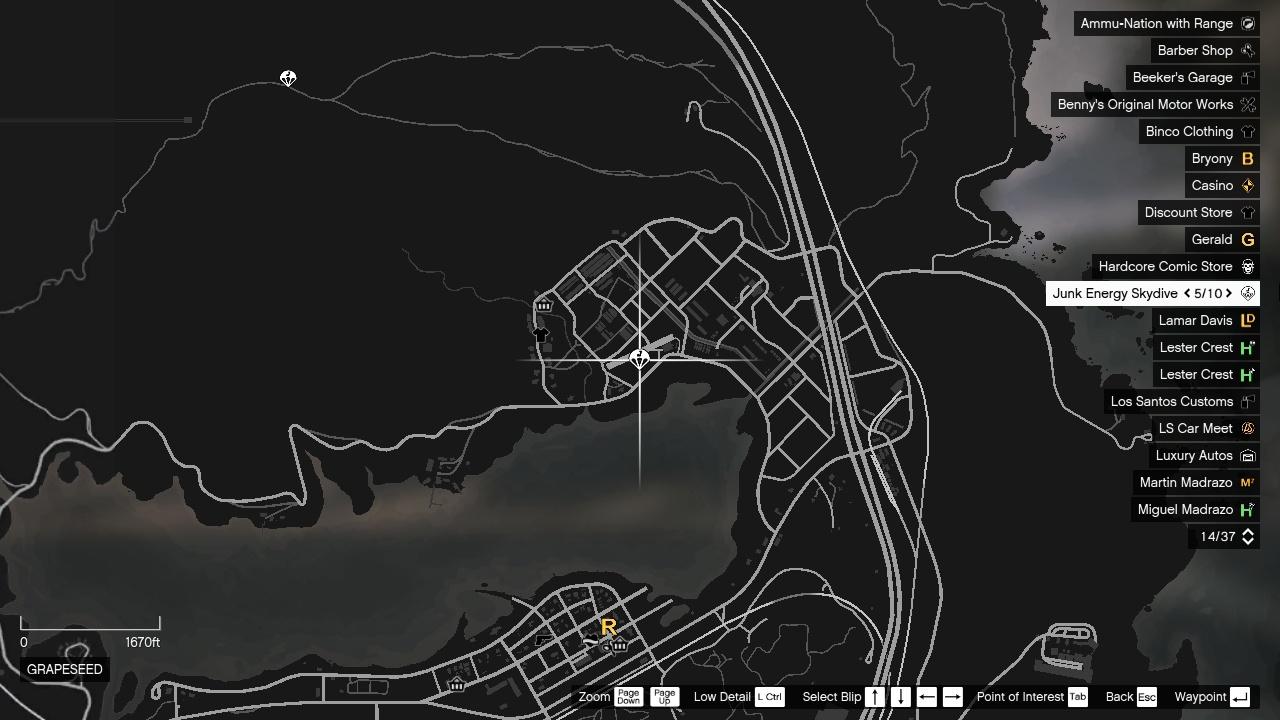Click the map scale bar showing 1670ft

(90, 625)
